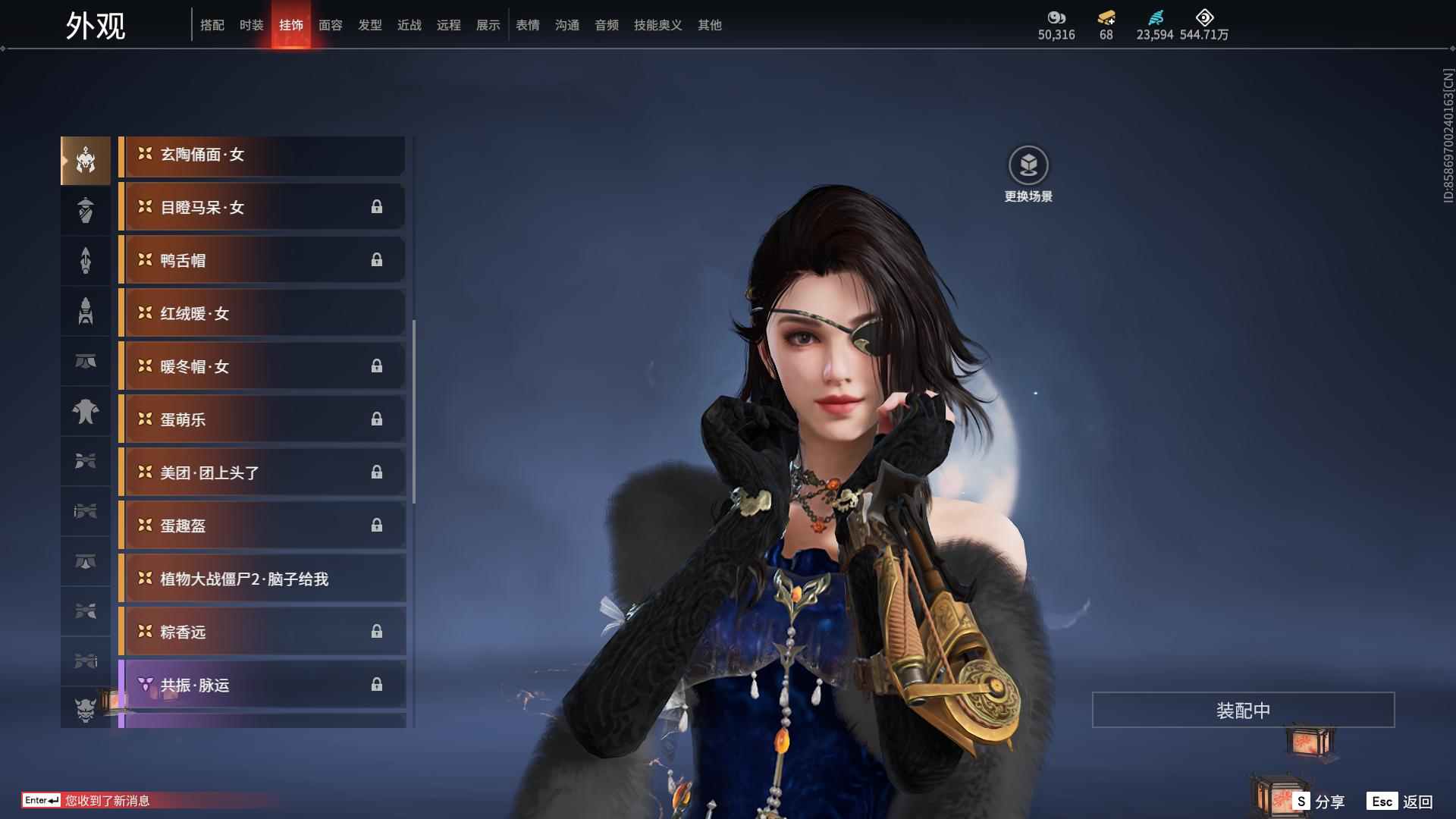Switch to the 时装 tab
The width and height of the screenshot is (1456, 819).
coord(251,25)
